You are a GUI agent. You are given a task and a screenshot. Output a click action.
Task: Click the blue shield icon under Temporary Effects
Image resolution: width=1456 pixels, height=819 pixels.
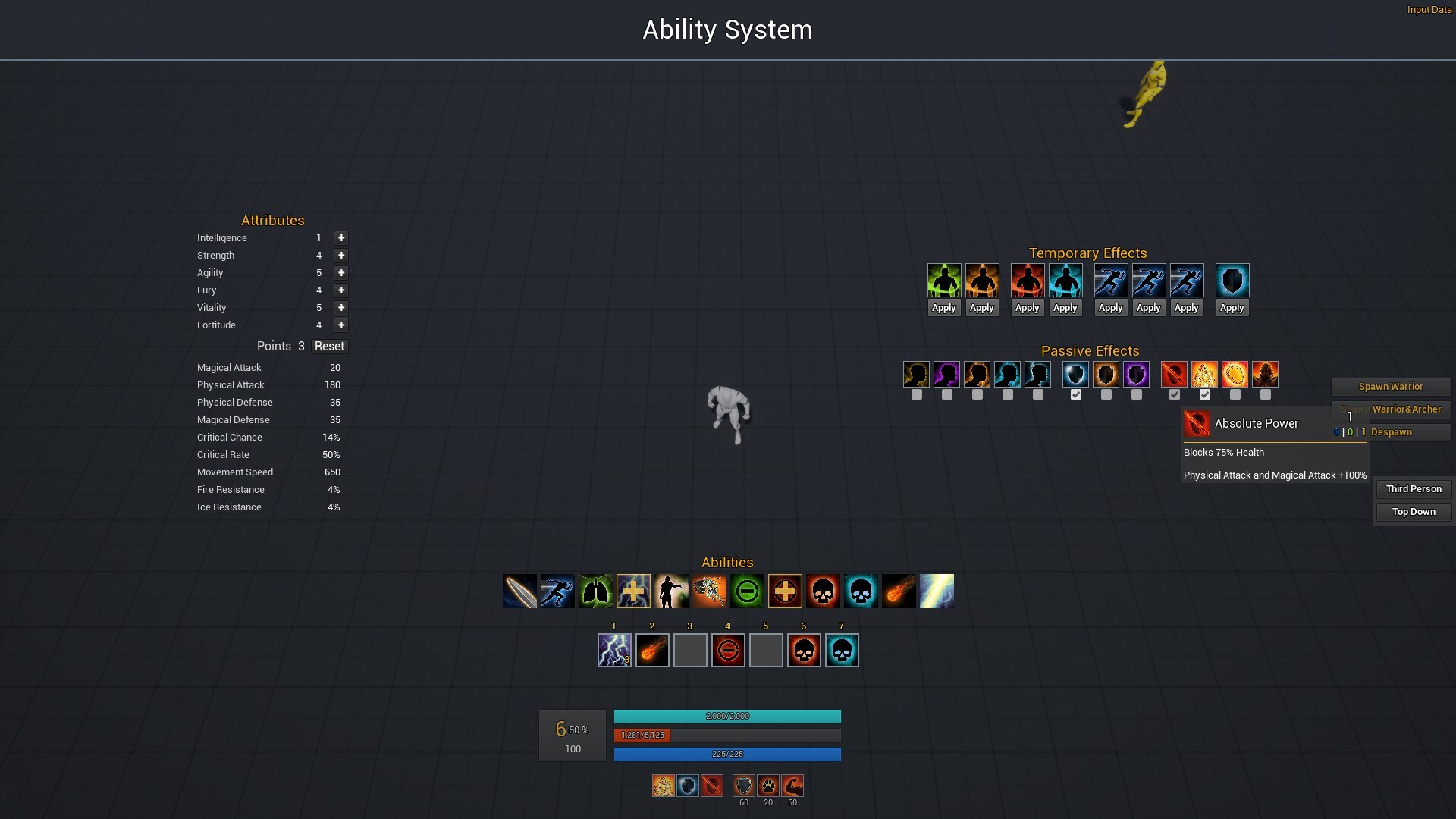(x=1232, y=280)
